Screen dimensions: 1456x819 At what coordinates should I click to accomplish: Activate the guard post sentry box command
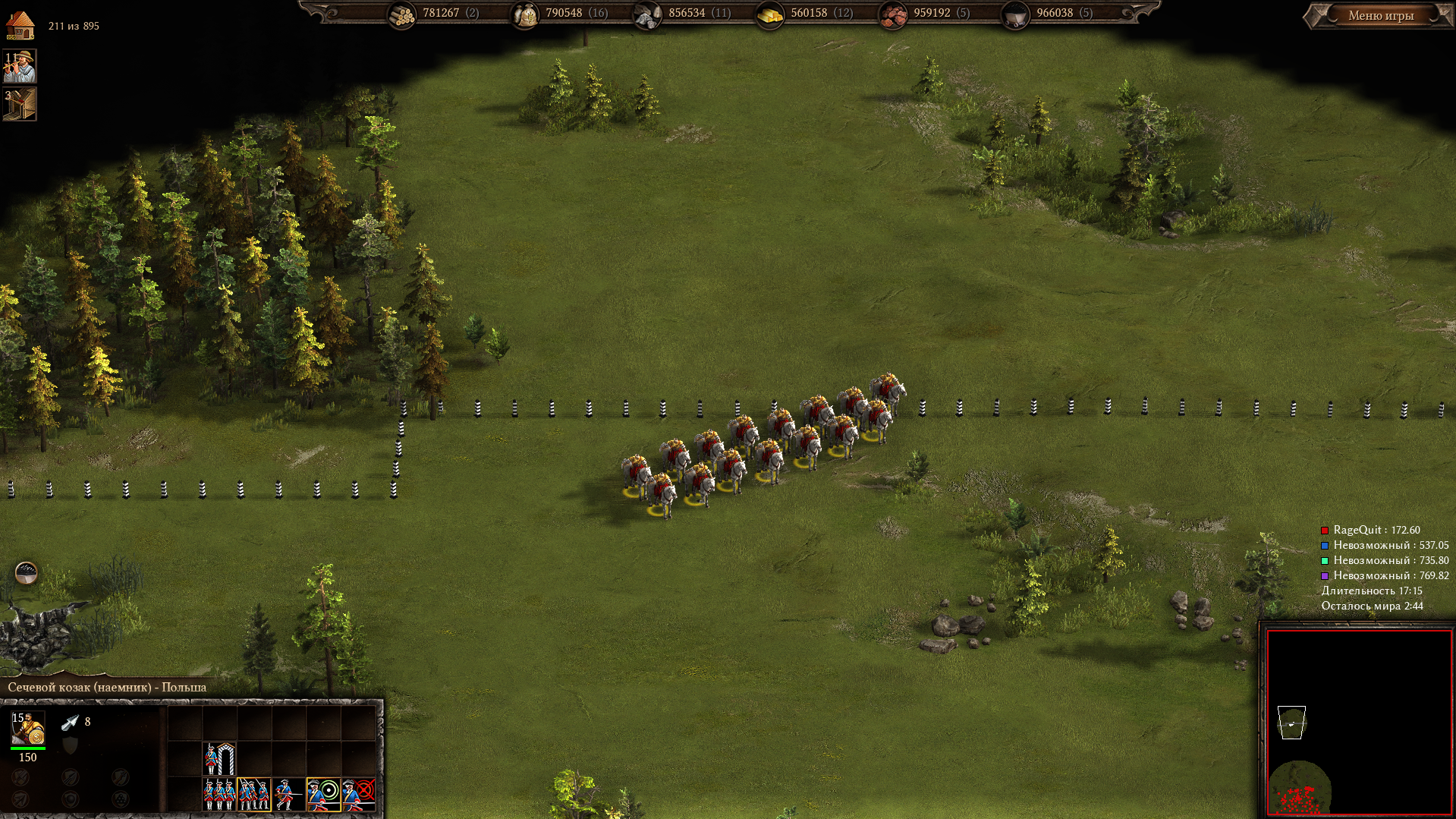tap(219, 758)
